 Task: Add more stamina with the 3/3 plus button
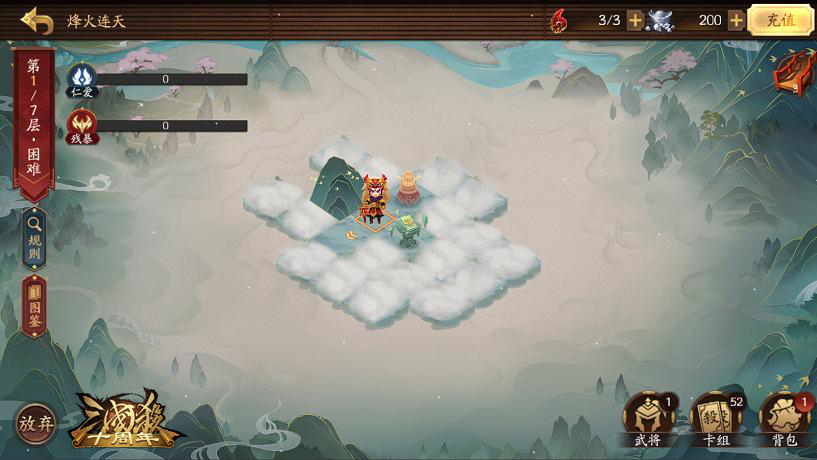coord(635,20)
